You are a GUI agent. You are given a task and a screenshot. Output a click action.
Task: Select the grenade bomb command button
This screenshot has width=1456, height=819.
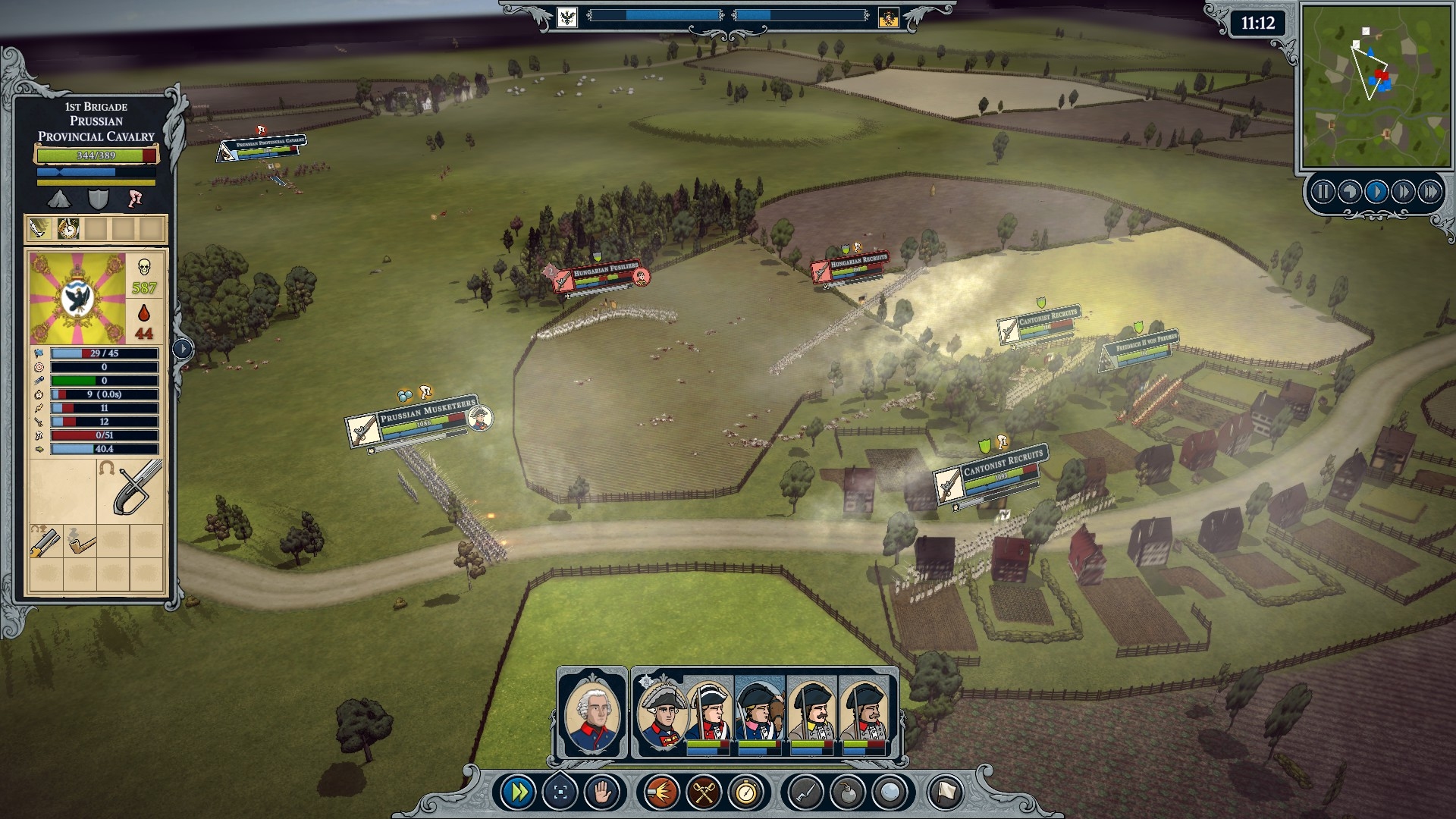tap(846, 793)
